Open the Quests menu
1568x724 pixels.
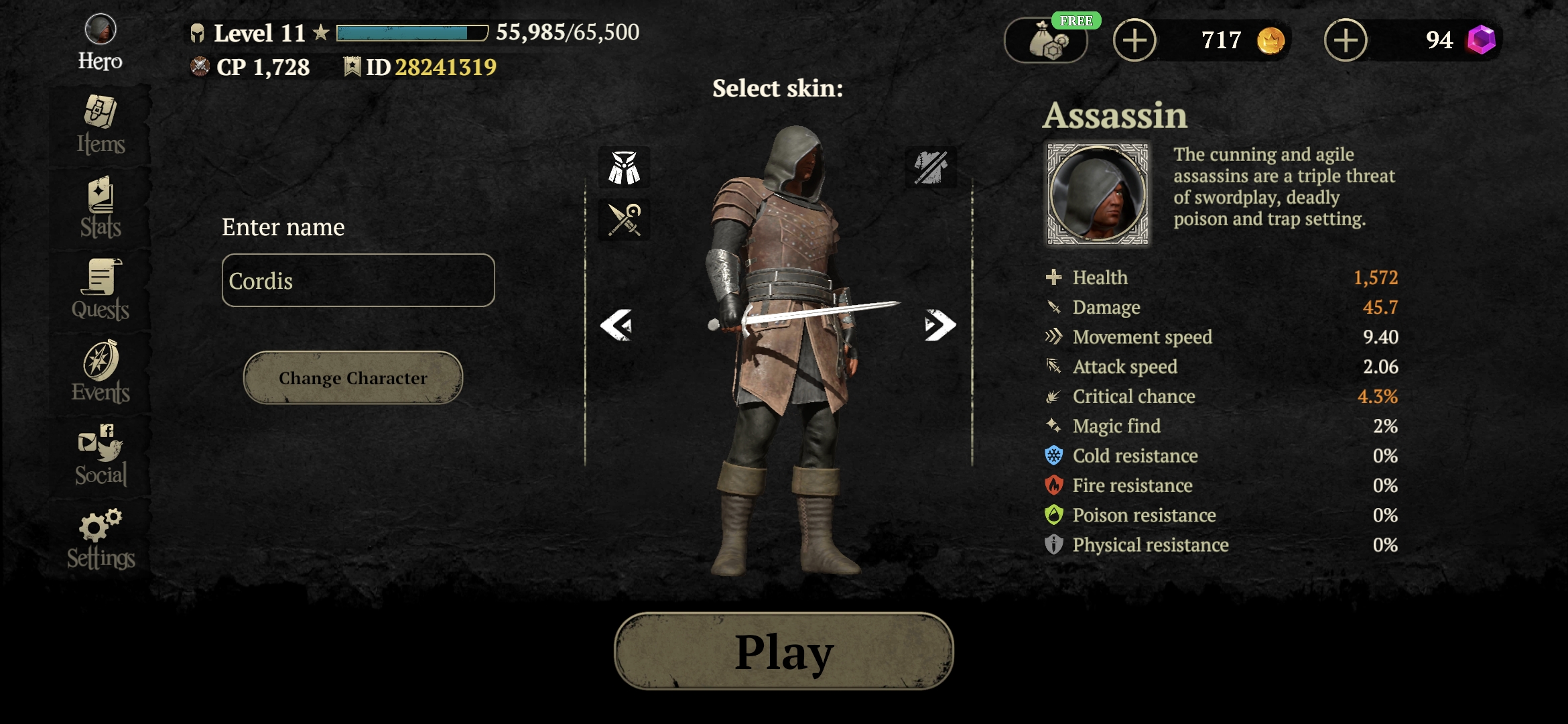pos(101,290)
